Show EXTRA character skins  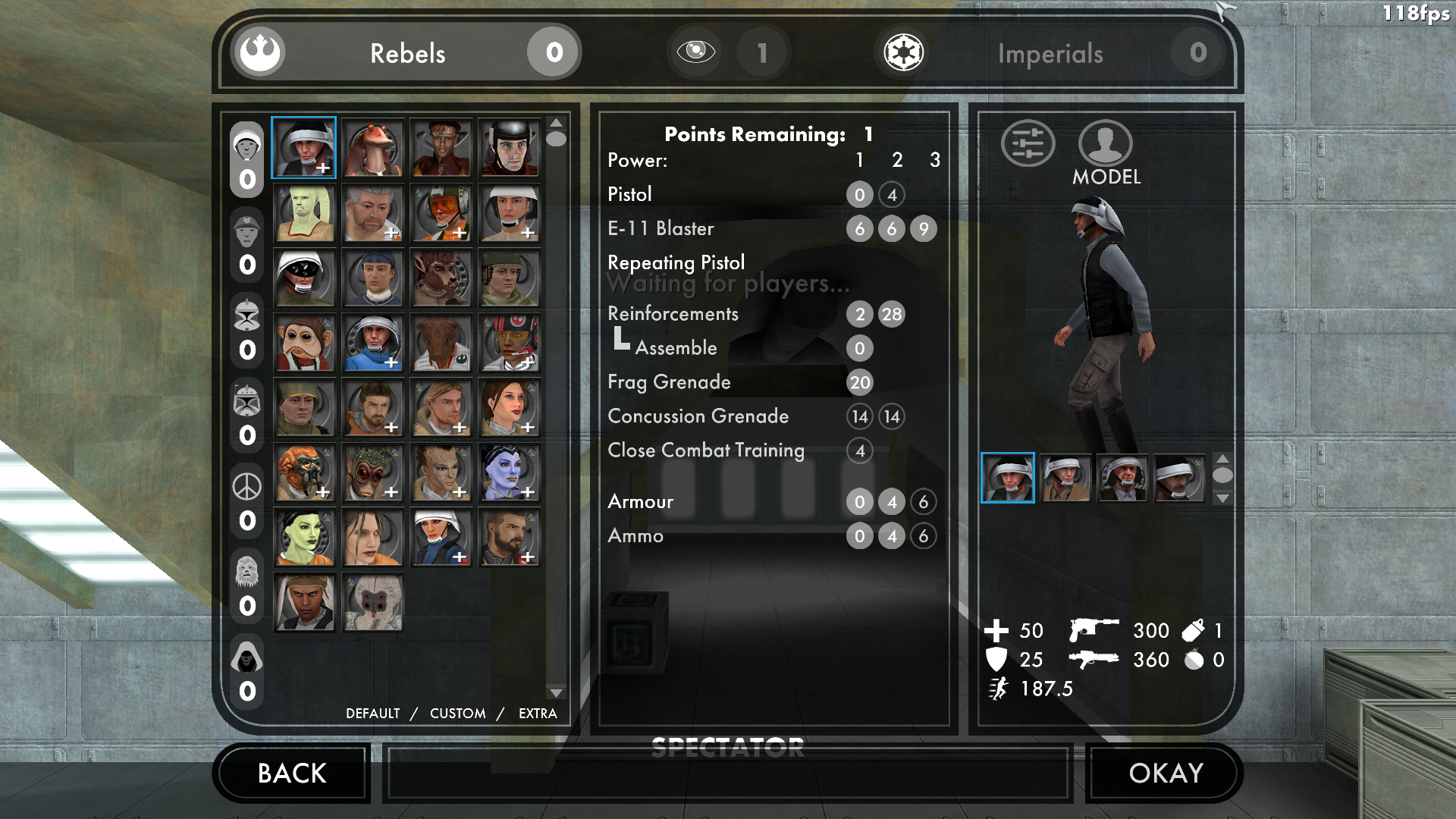[x=538, y=714]
